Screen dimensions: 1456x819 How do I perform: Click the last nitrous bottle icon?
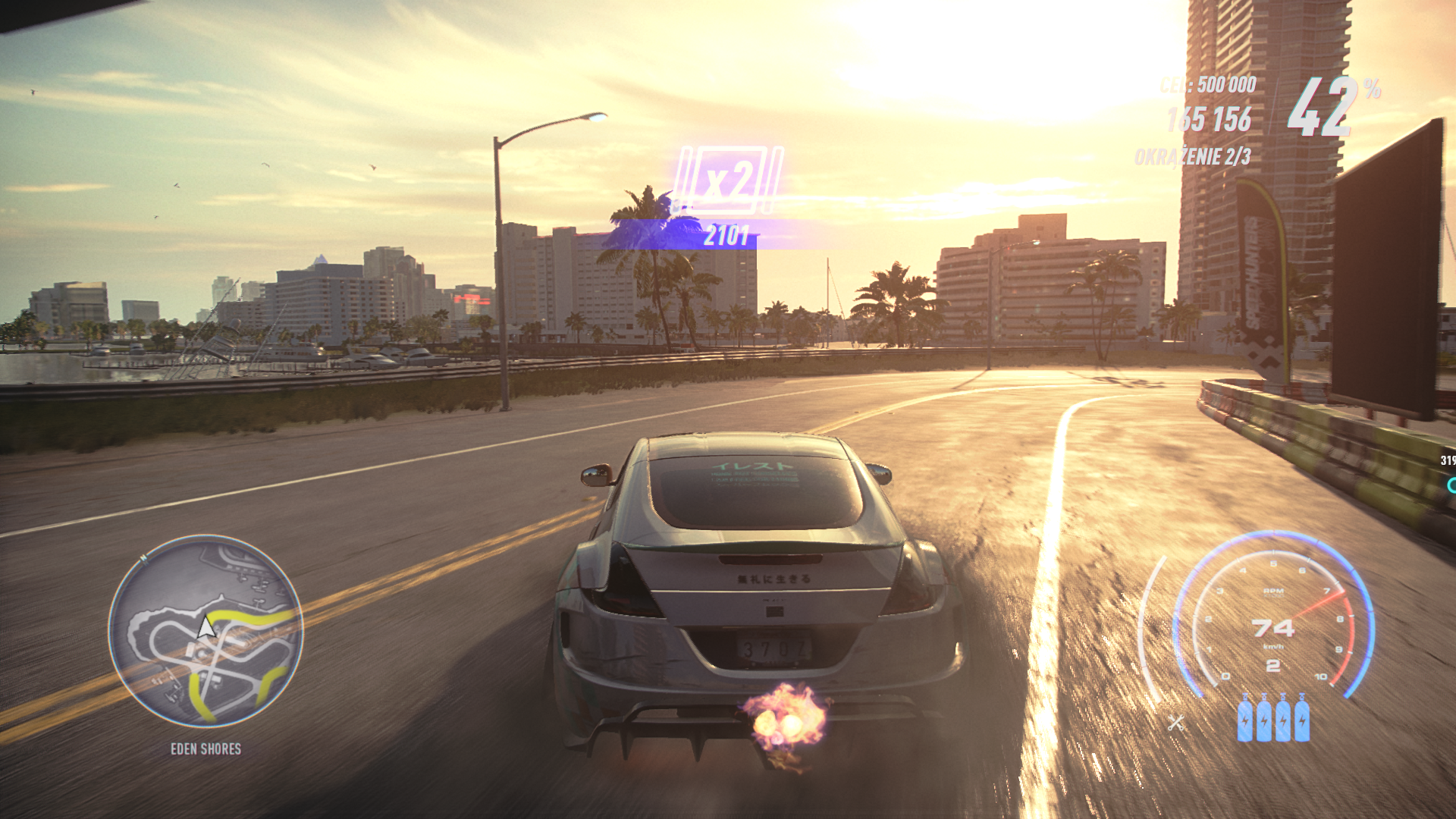(1301, 723)
